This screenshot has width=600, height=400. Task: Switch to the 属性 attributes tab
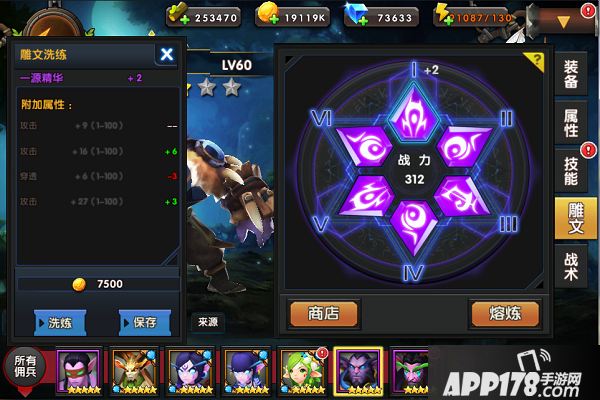[x=571, y=119]
